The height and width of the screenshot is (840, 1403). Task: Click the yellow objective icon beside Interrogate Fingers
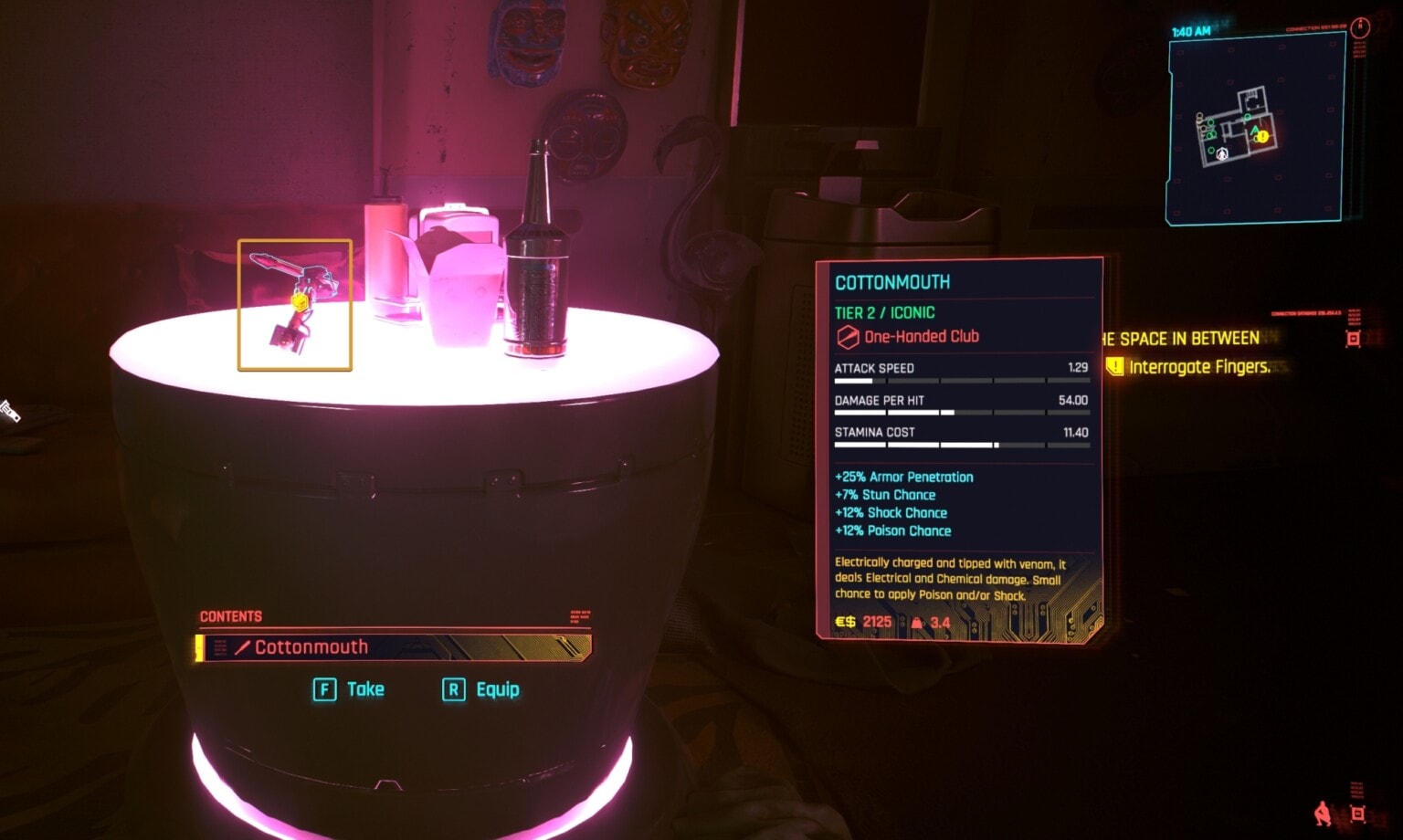point(1114,367)
